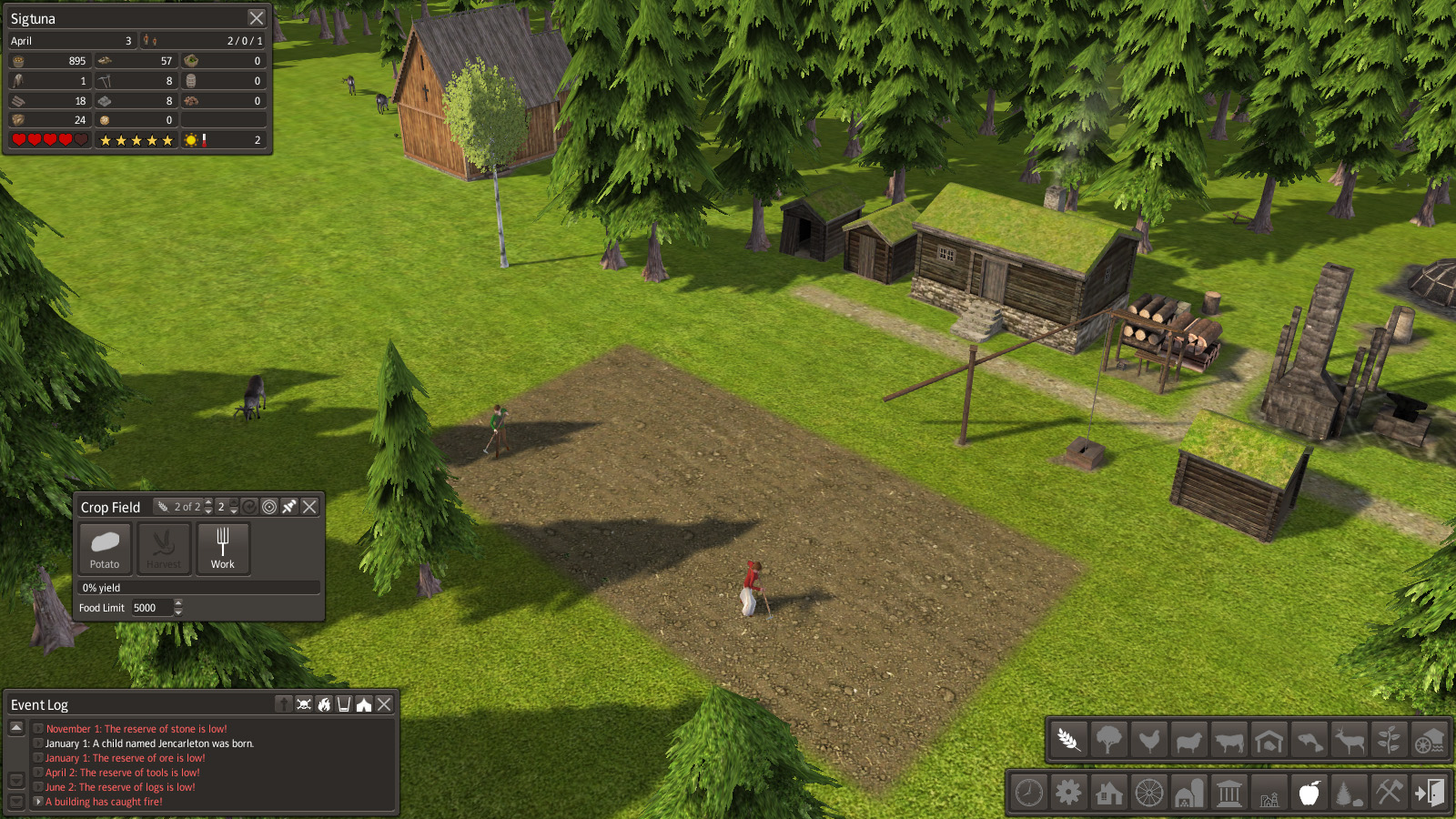This screenshot has width=1456, height=819.
Task: Open the gear tools and reports menu
Action: (1068, 793)
